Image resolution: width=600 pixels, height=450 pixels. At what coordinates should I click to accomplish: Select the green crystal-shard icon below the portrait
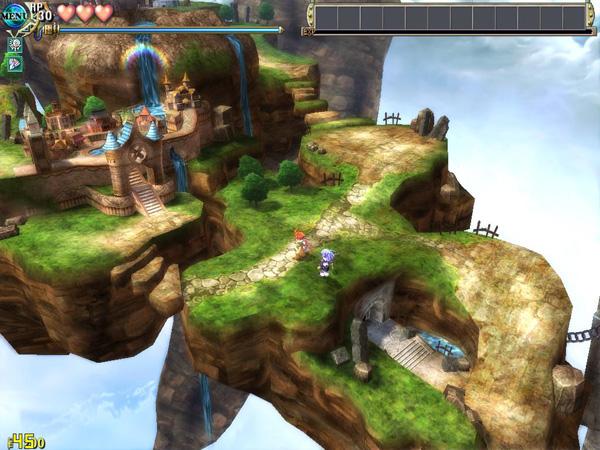pos(15,64)
